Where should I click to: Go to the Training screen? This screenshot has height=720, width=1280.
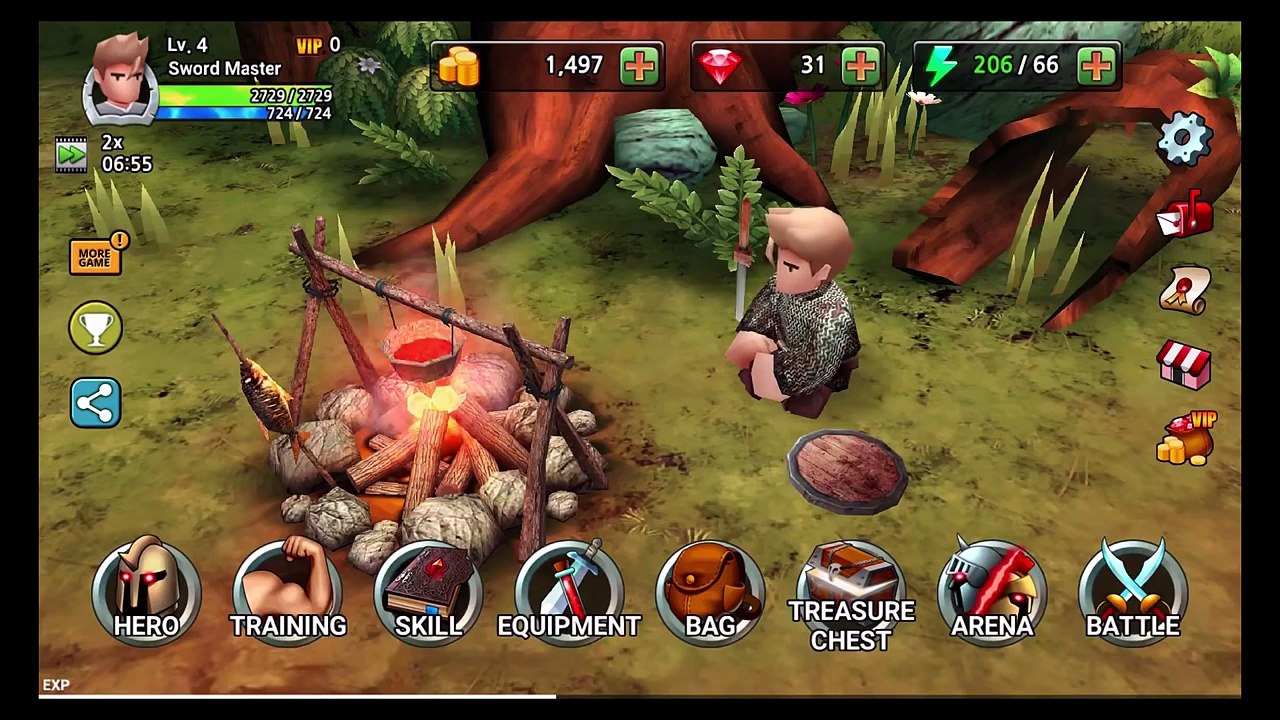288,592
